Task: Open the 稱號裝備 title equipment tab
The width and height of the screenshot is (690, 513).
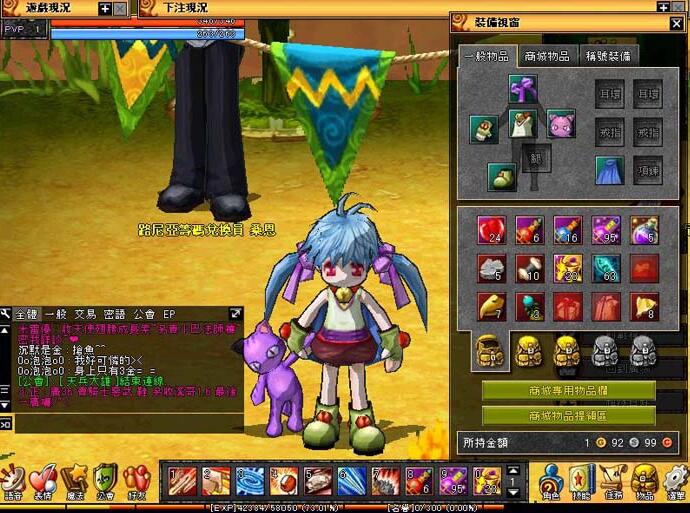Action: click(x=607, y=56)
